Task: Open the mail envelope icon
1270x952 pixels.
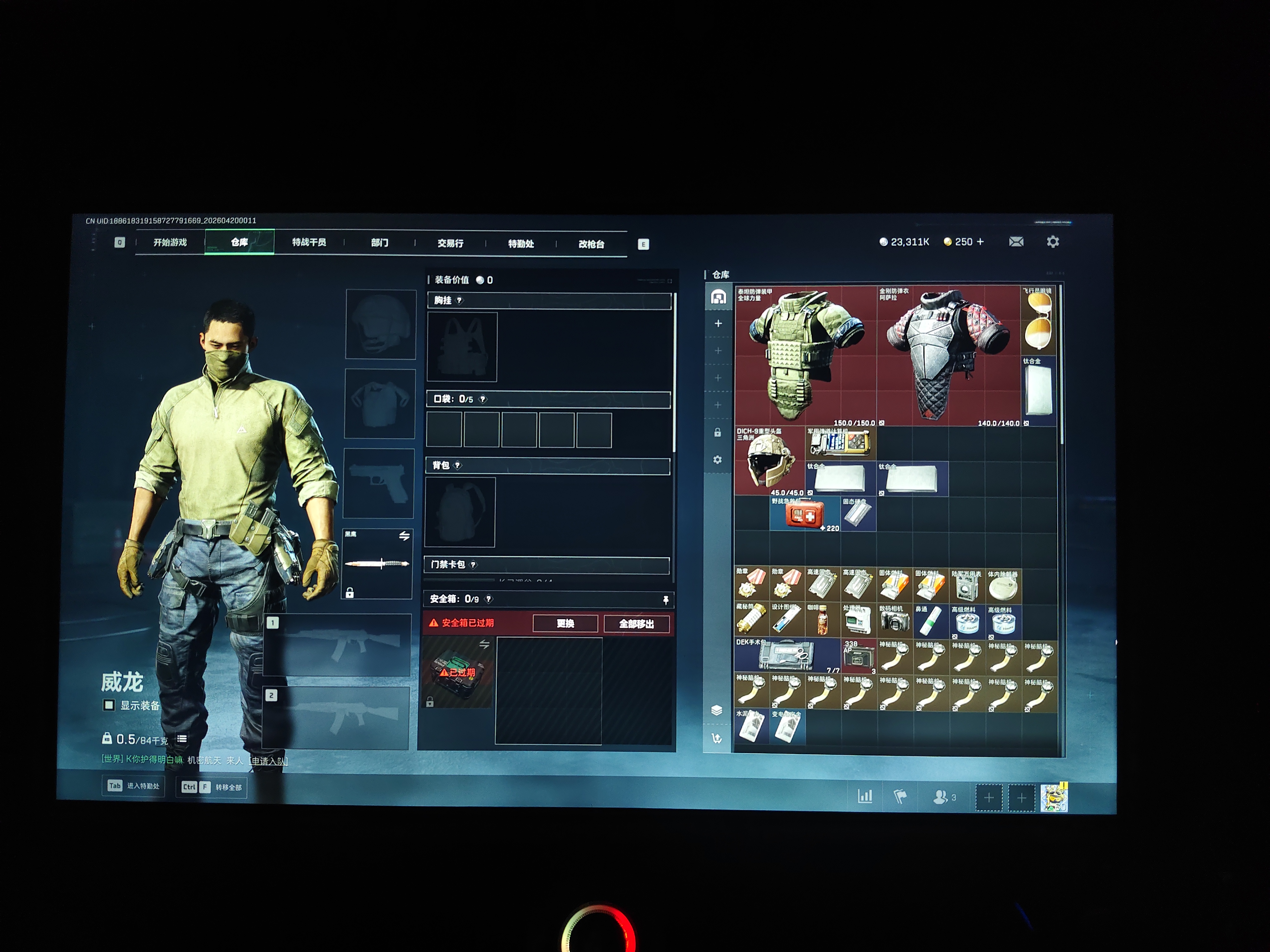Action: 1016,242
